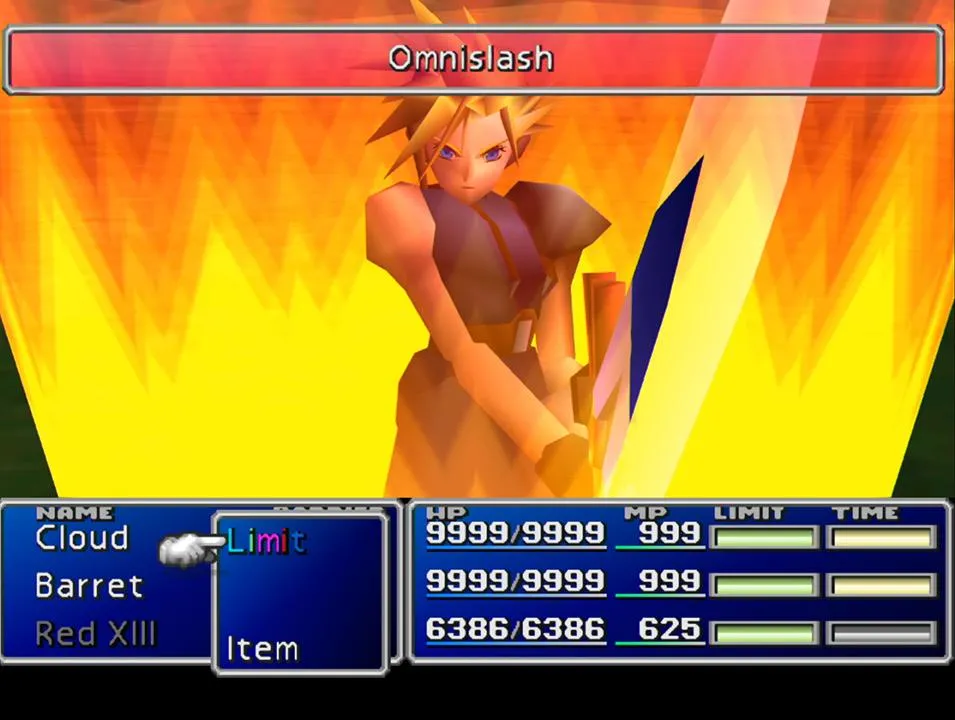Select Red XIII party member row
Screen dimensions: 955x720
point(96,634)
